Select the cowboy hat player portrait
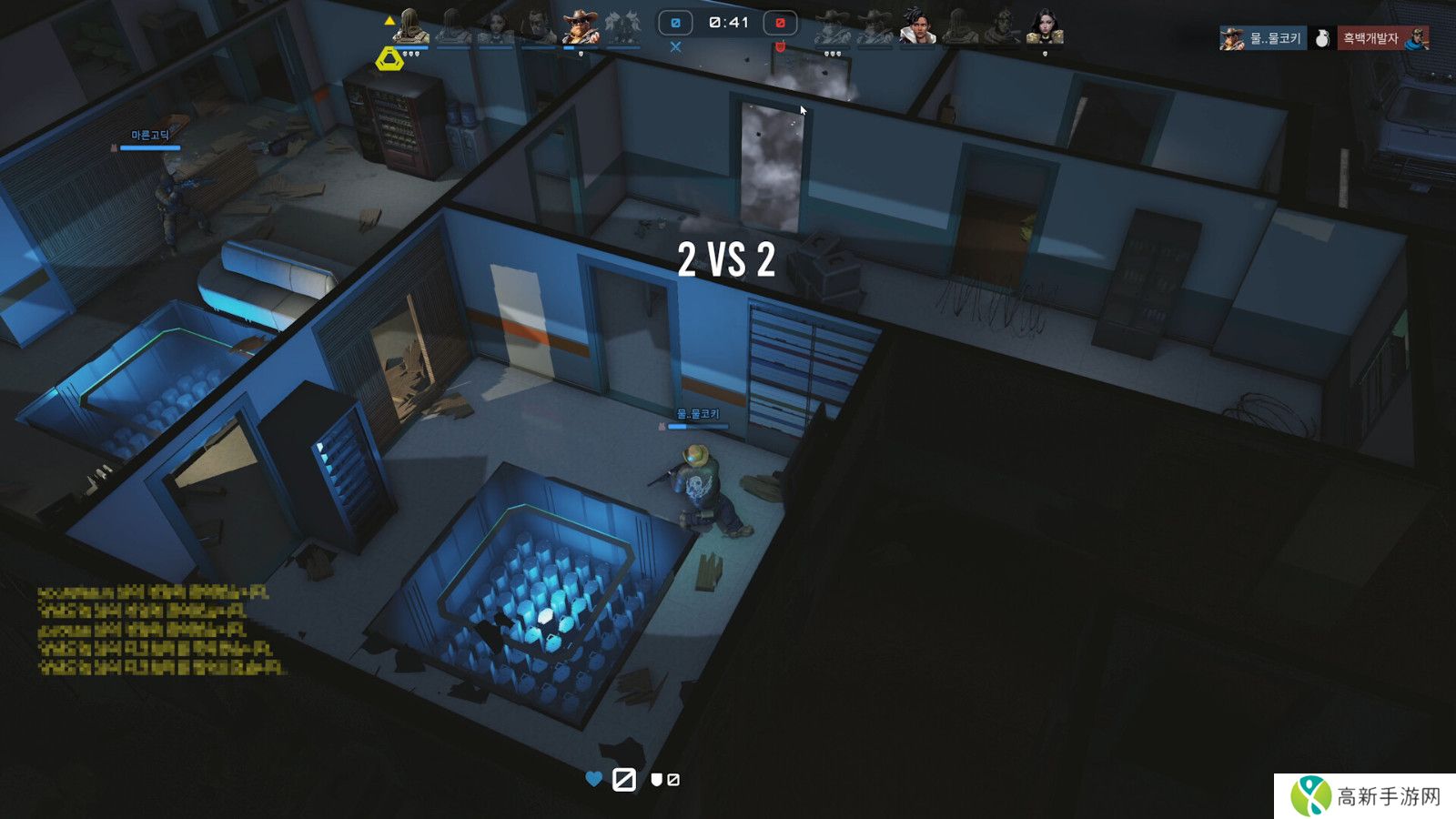 click(x=580, y=26)
